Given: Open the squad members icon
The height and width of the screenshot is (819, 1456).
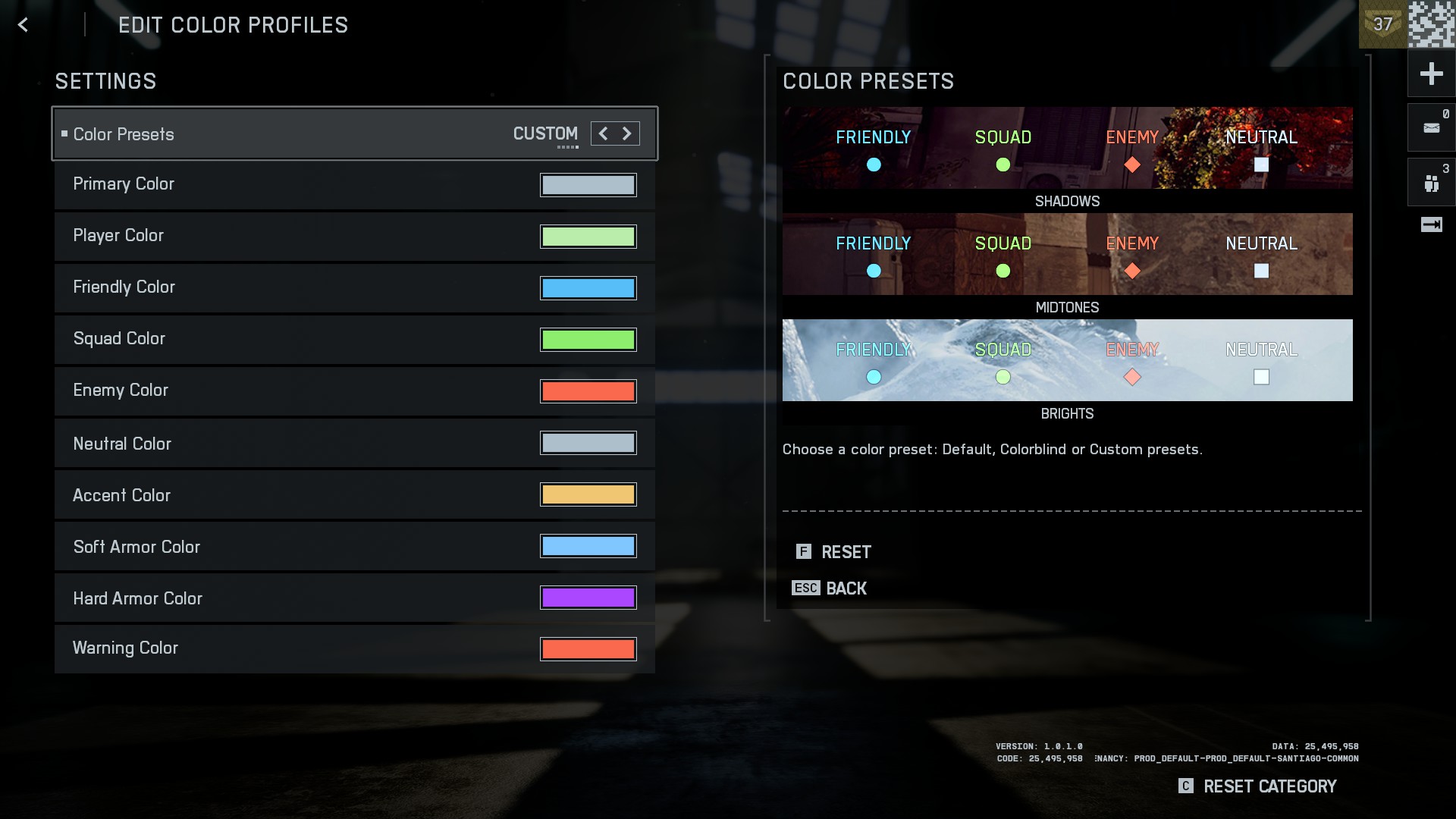Looking at the screenshot, I should click(1431, 183).
